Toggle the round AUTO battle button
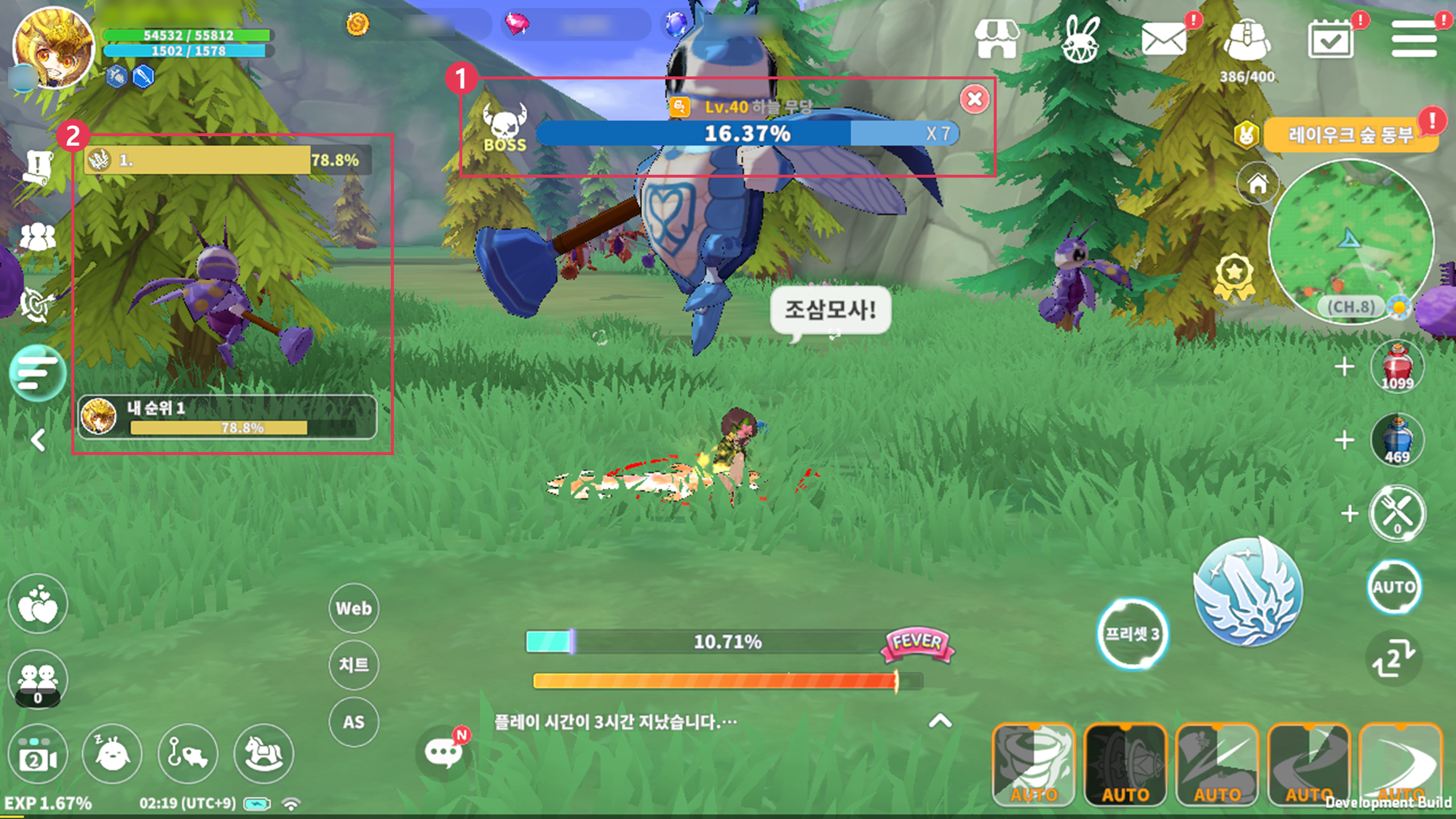This screenshot has height=819, width=1456. pyautogui.click(x=1394, y=587)
